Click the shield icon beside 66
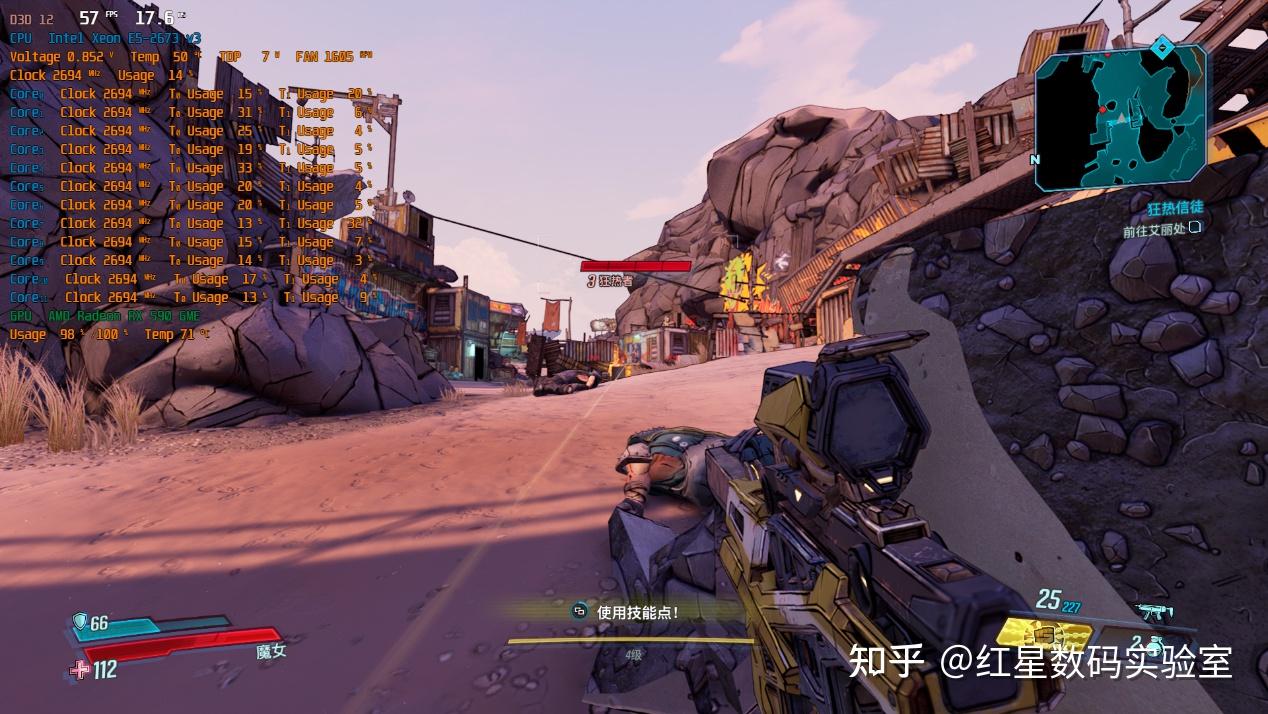 [81, 623]
